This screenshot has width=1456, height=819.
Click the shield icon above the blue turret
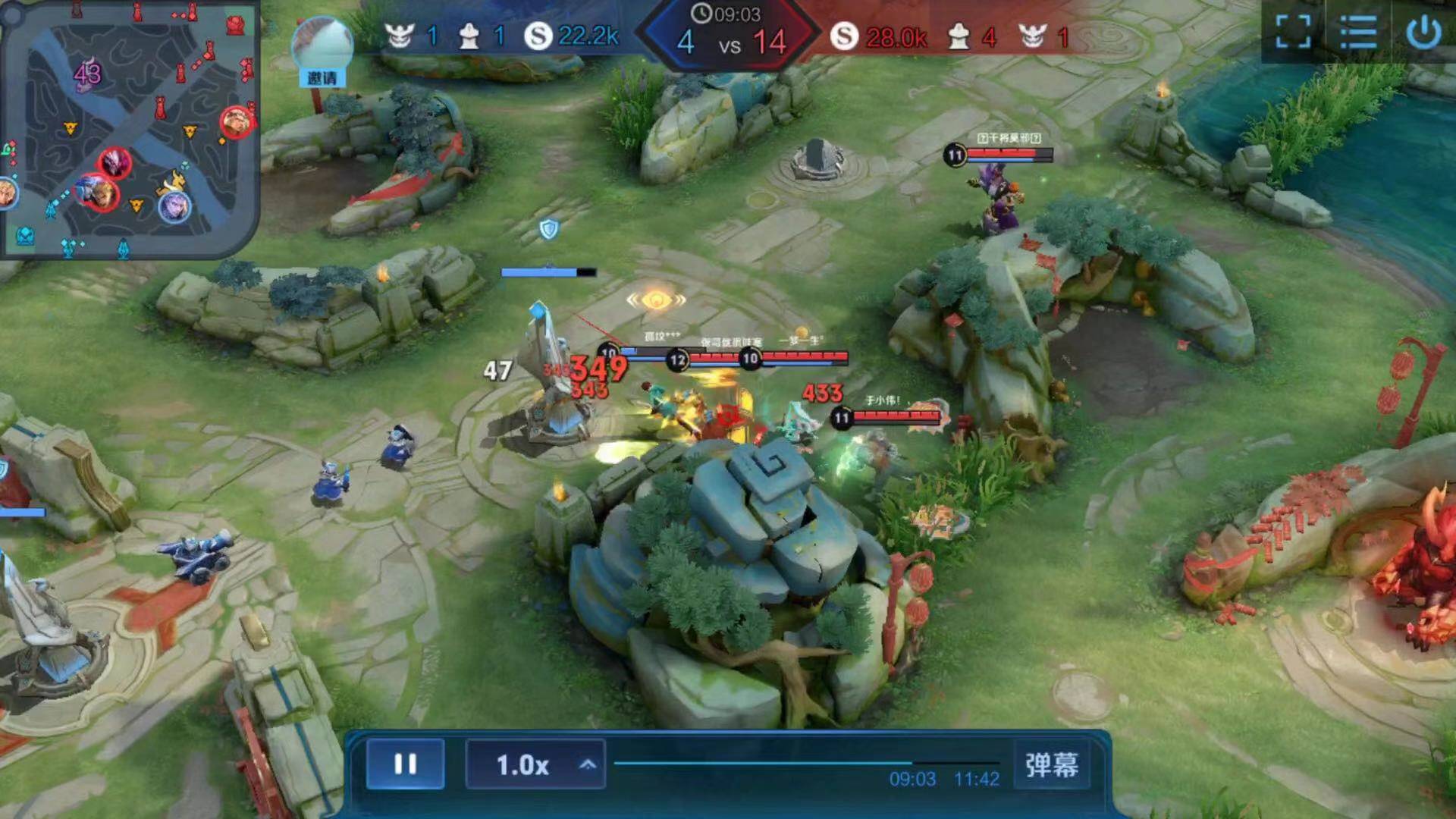pyautogui.click(x=550, y=229)
